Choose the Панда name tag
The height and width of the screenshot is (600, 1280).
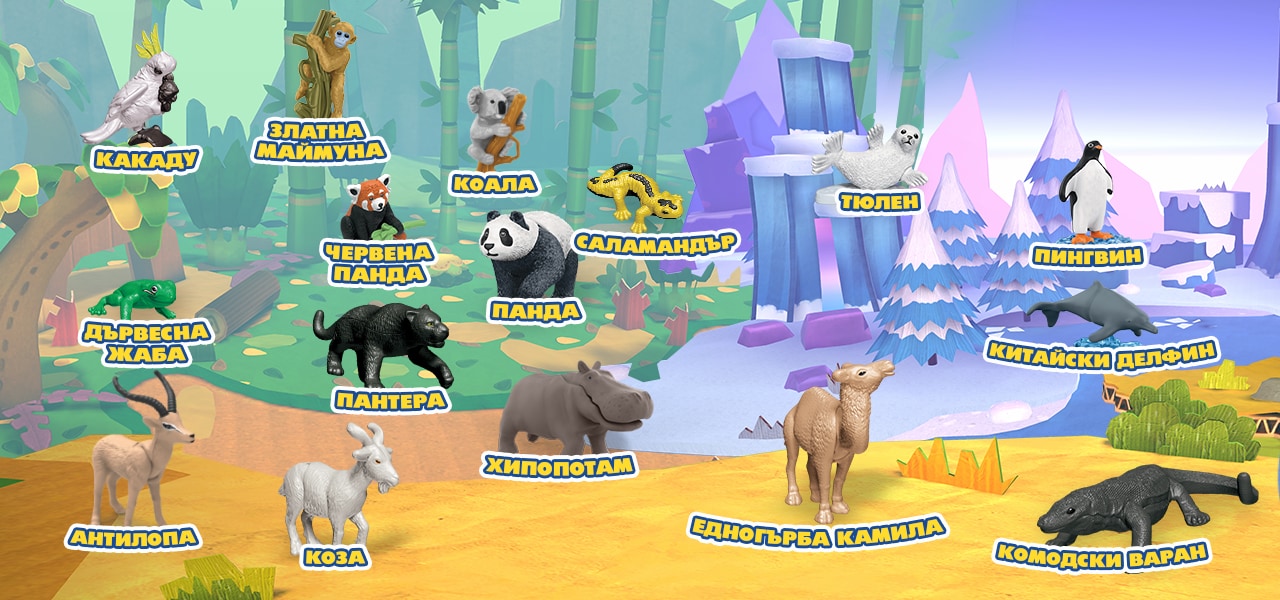click(535, 311)
